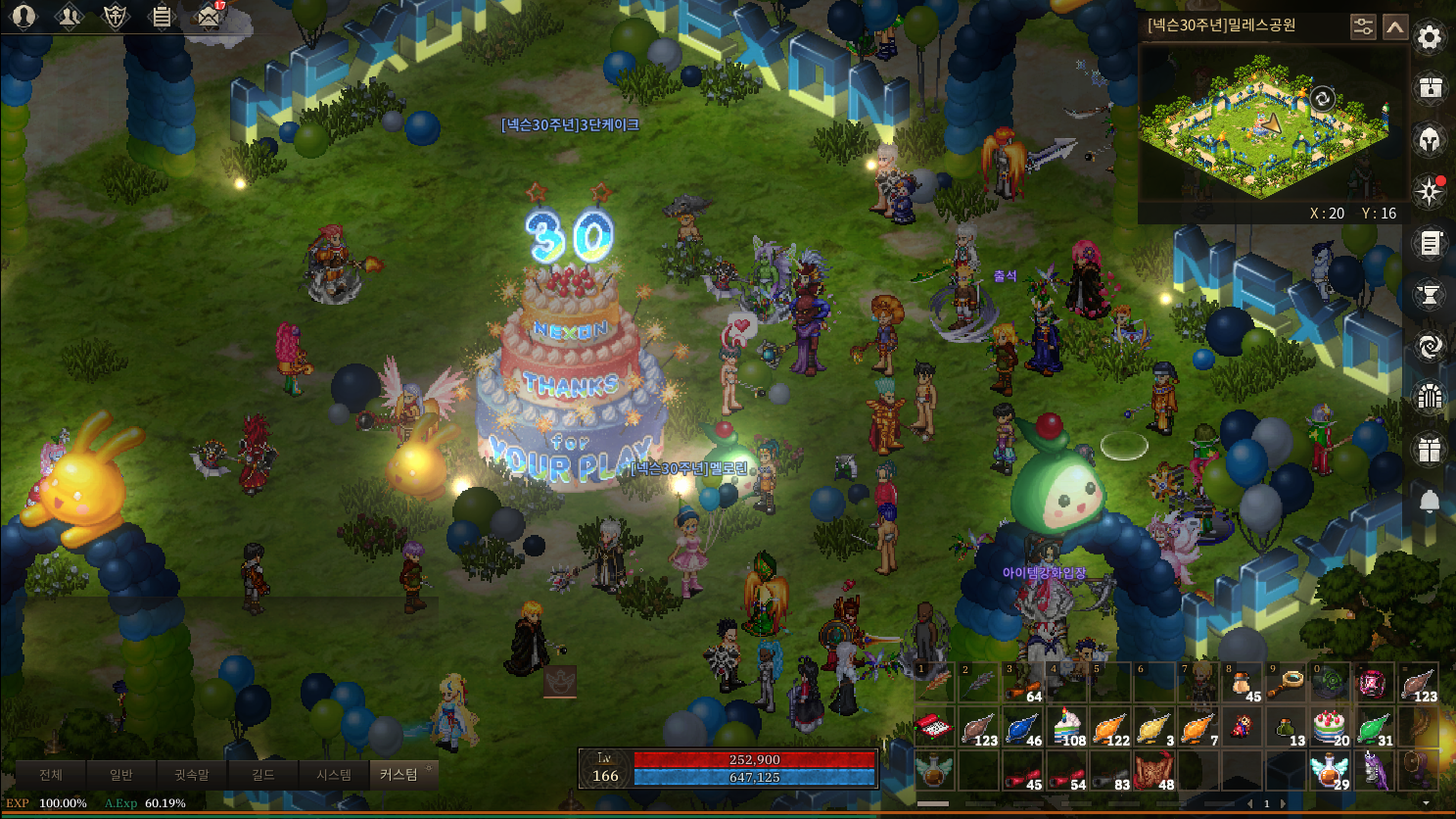Open the helmet equipment icon
Screen dimensions: 1456x819
coord(1430,140)
